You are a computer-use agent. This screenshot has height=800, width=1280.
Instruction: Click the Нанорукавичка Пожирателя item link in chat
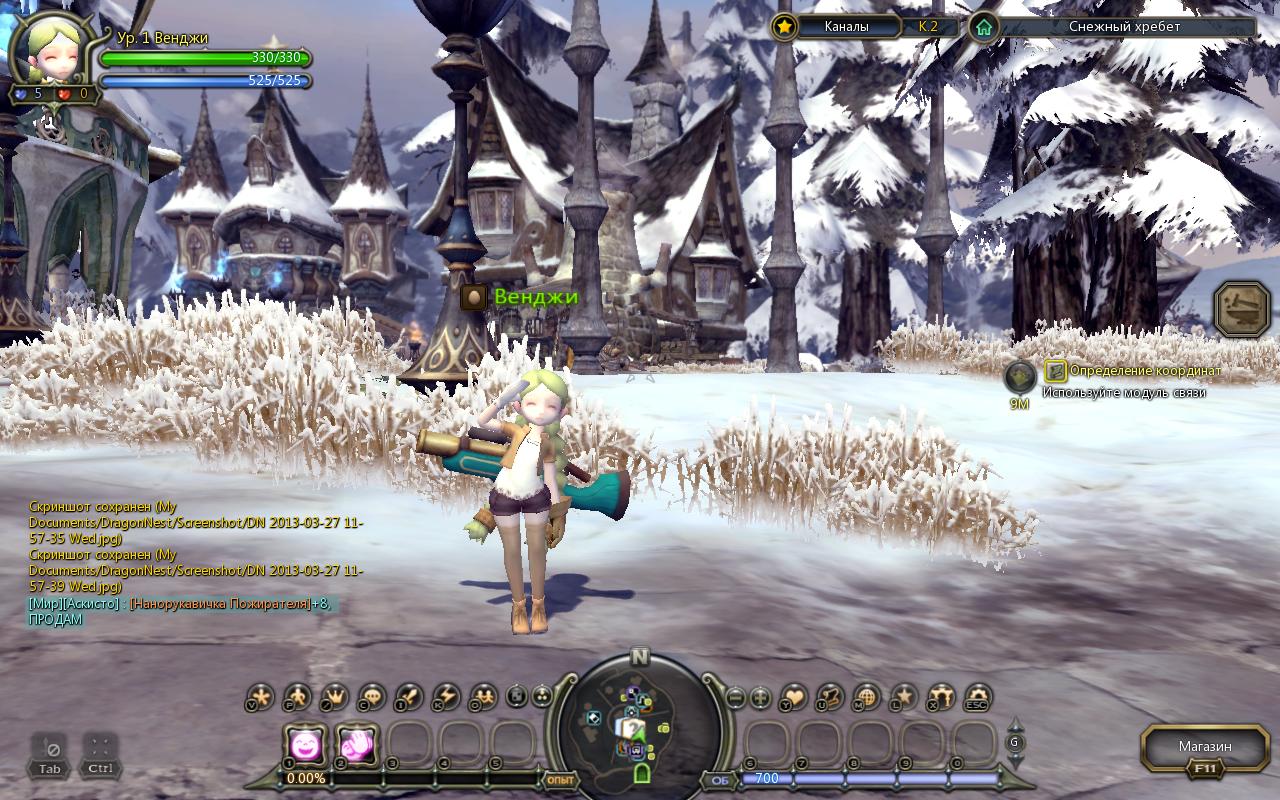[219, 604]
